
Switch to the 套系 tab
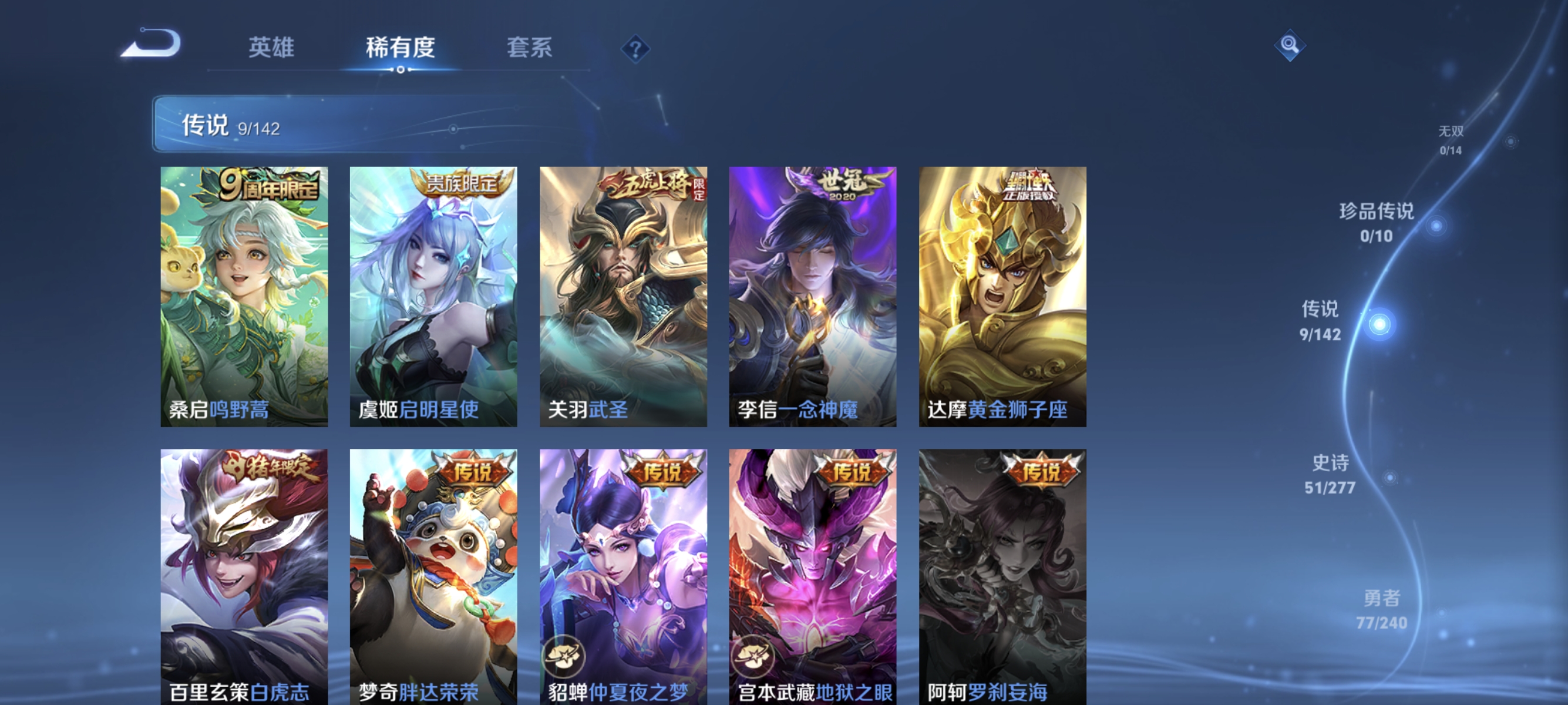(530, 48)
